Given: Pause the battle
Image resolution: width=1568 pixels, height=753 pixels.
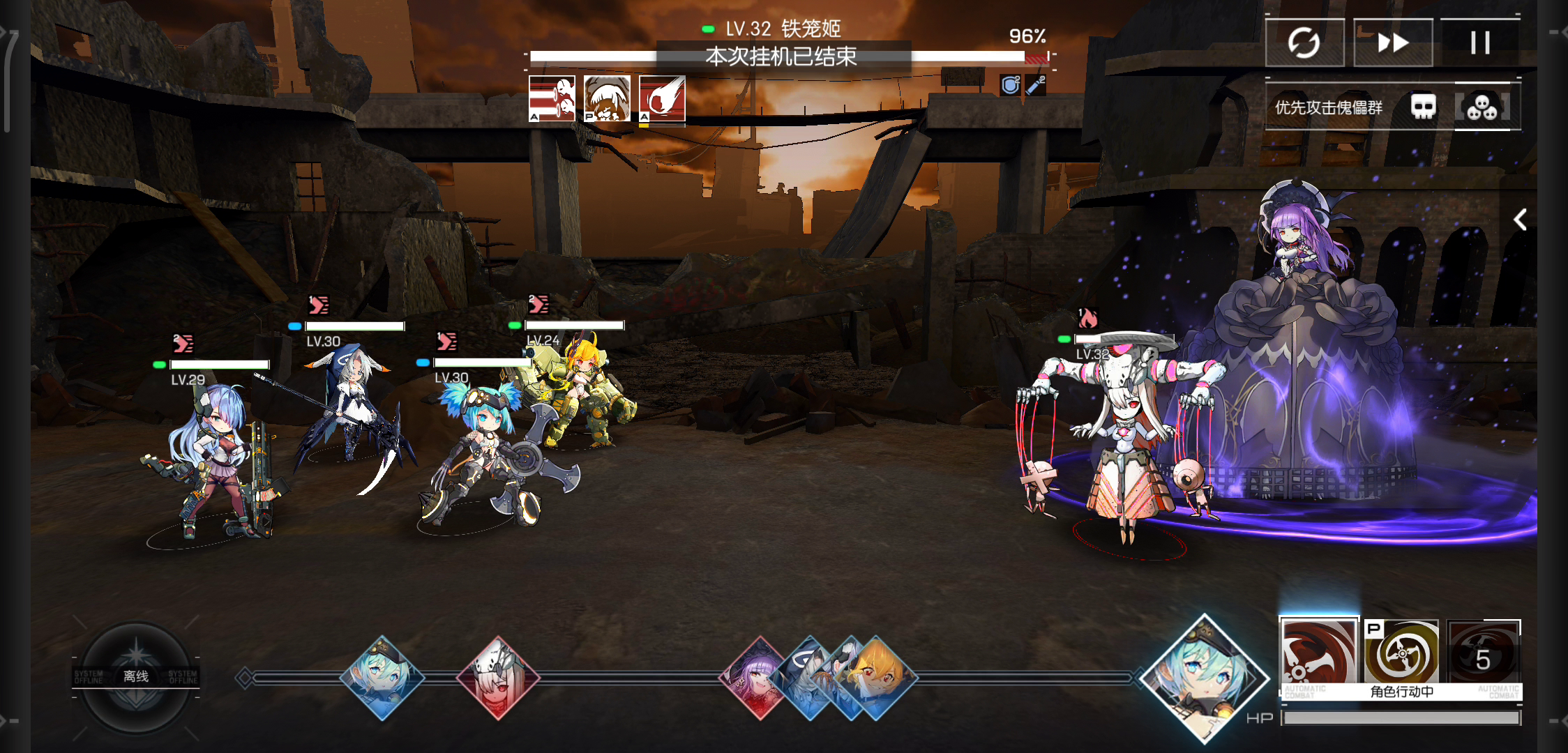Looking at the screenshot, I should (1479, 43).
